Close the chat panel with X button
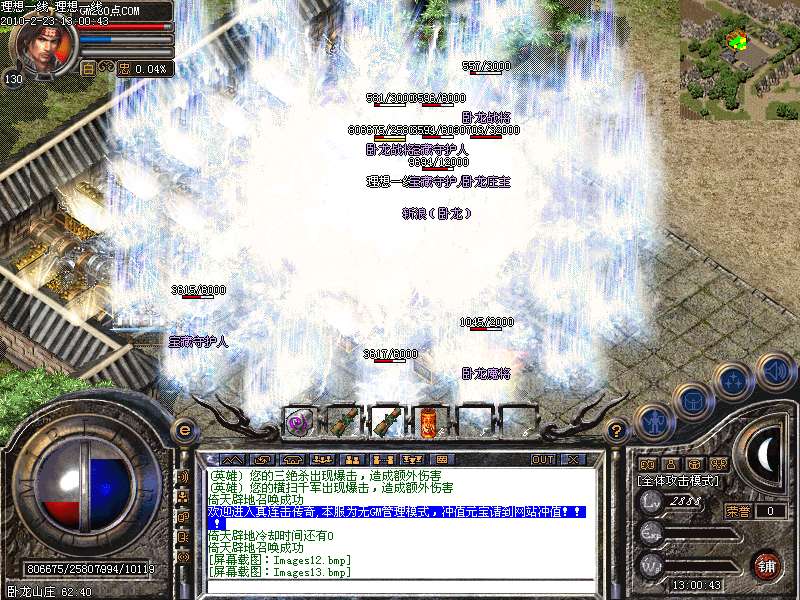Screen dimensions: 800x600 pos(573,459)
